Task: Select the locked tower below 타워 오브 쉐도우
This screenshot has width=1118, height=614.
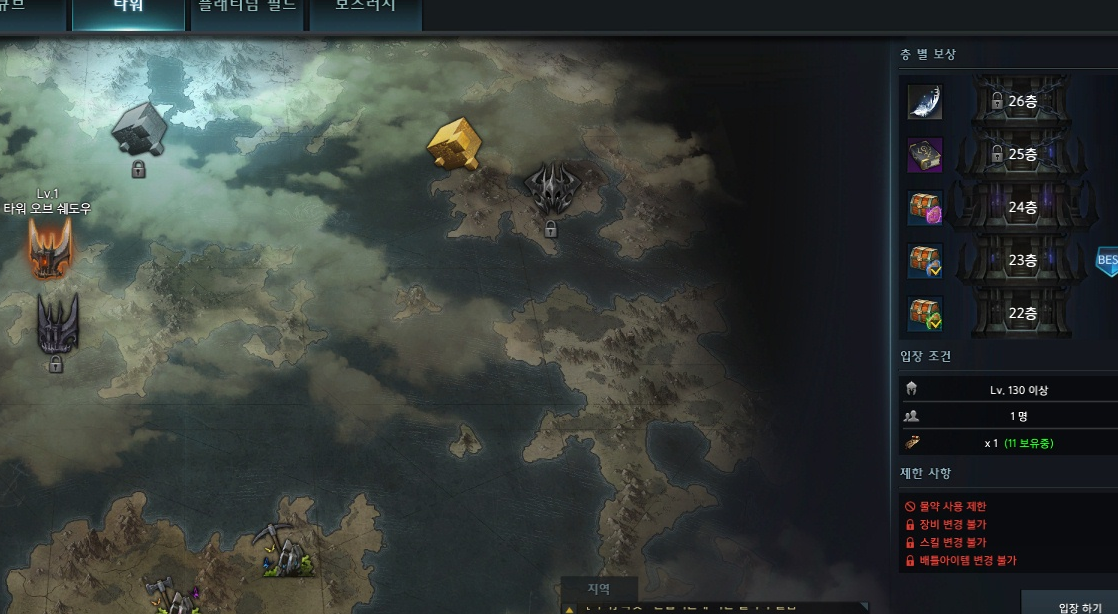Action: click(x=57, y=324)
